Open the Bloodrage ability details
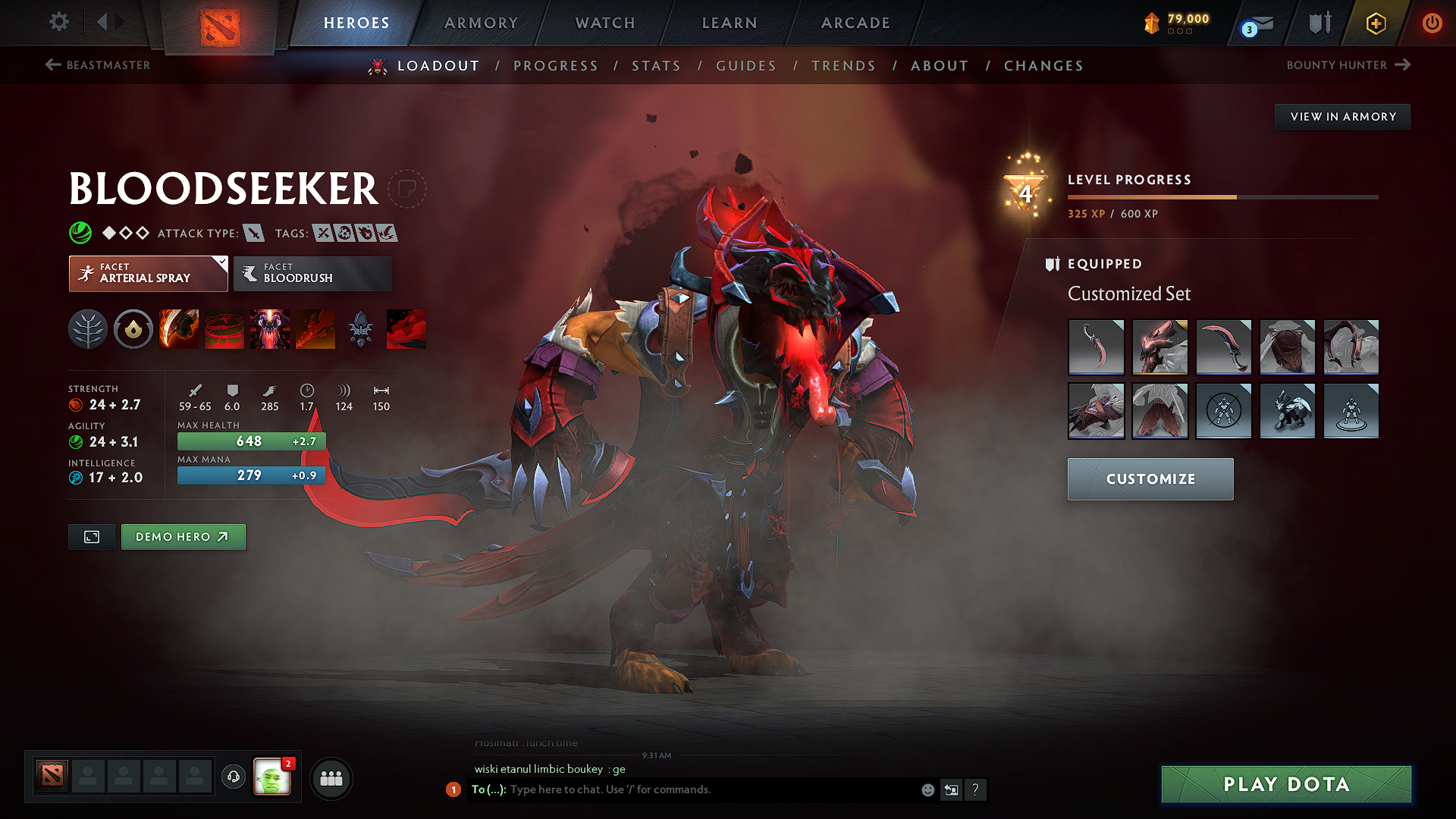 [179, 329]
